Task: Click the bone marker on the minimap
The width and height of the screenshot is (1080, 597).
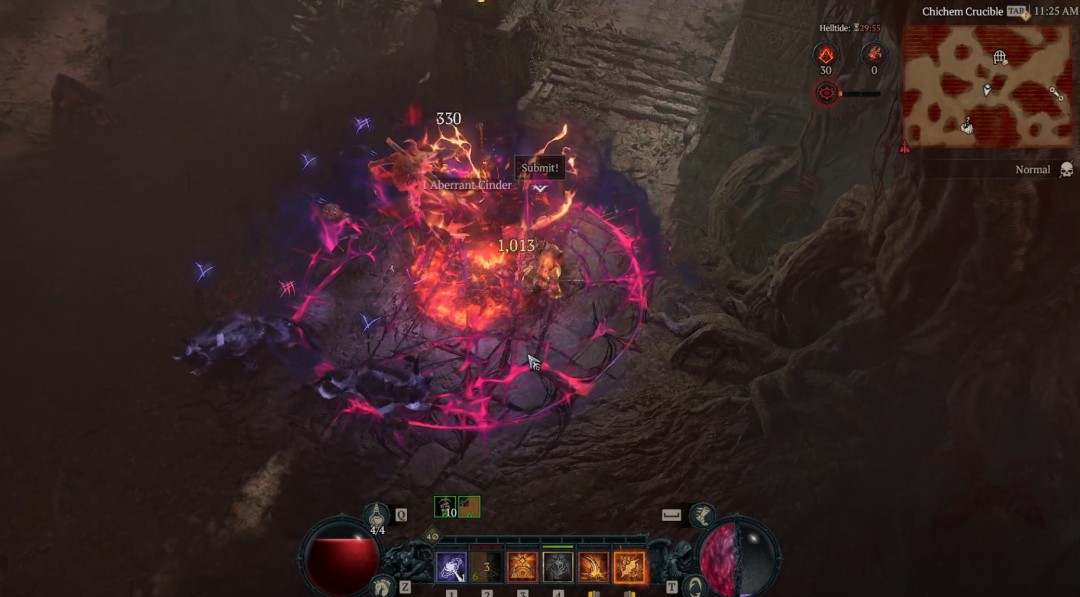Action: point(1056,93)
